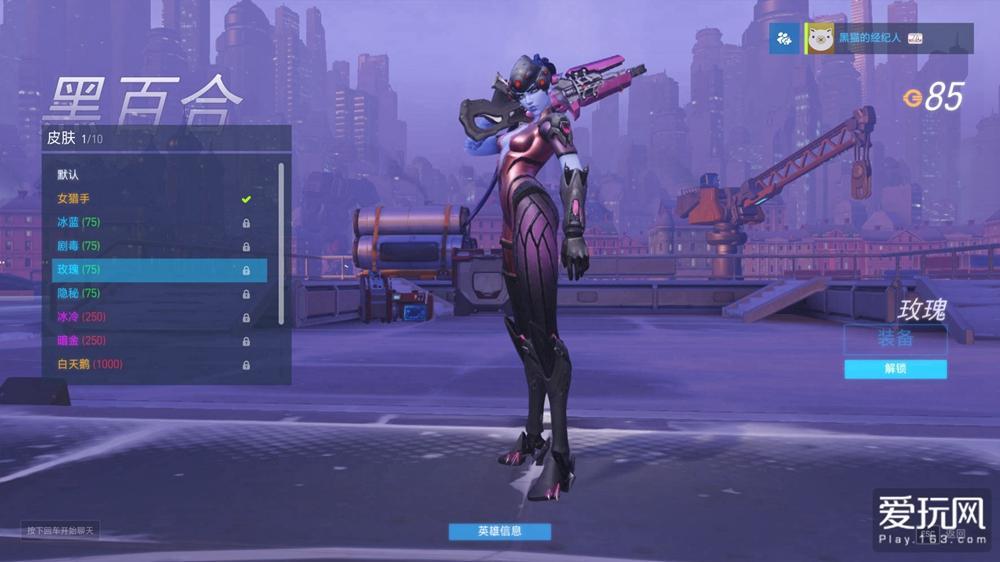Open the social icon beside player name

pyautogui.click(x=785, y=39)
